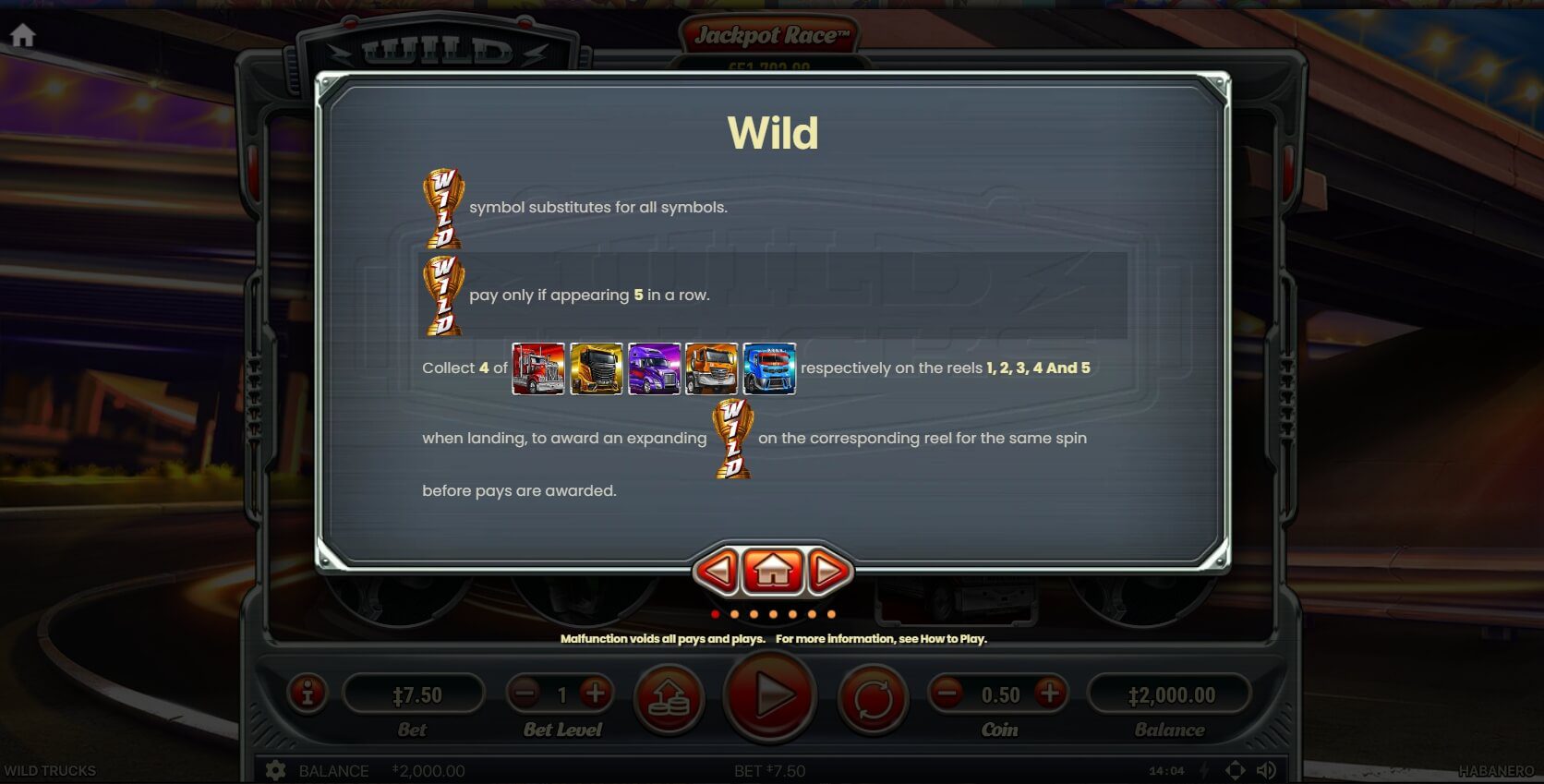This screenshot has width=1544, height=784.
Task: Select the red truck symbol in the paytable
Action: click(537, 368)
